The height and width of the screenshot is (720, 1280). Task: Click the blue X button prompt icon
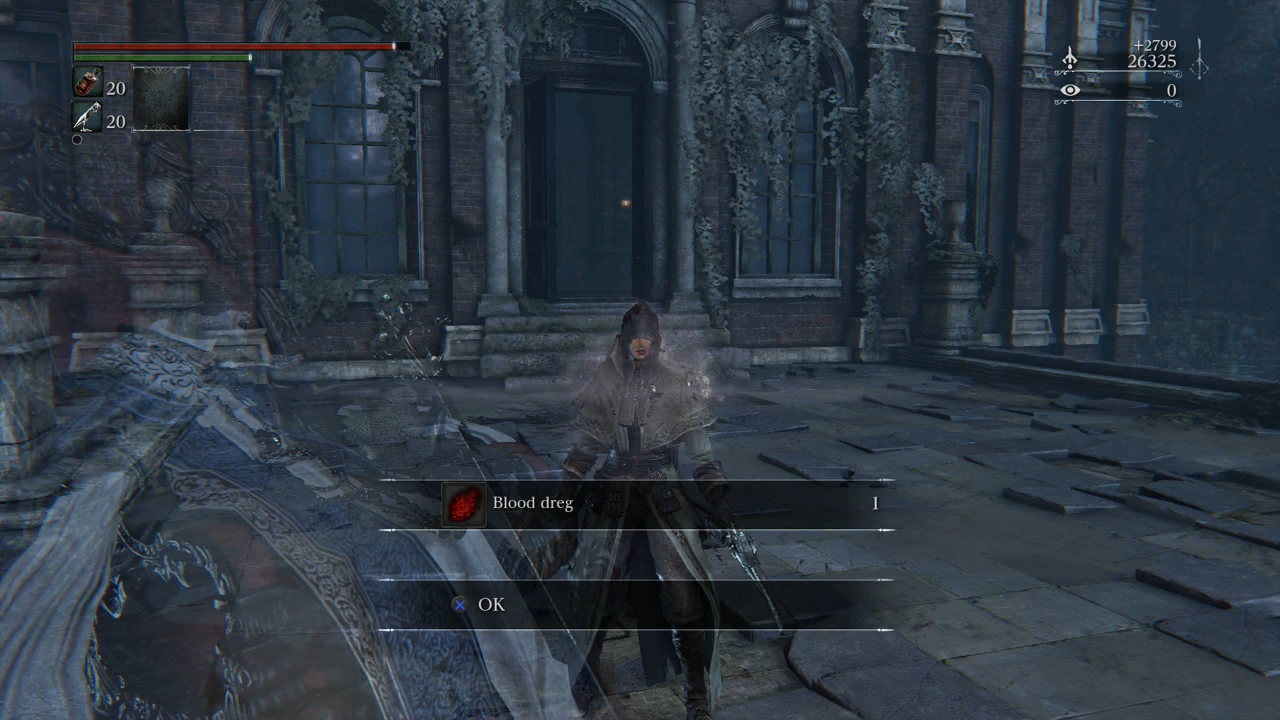coord(458,604)
